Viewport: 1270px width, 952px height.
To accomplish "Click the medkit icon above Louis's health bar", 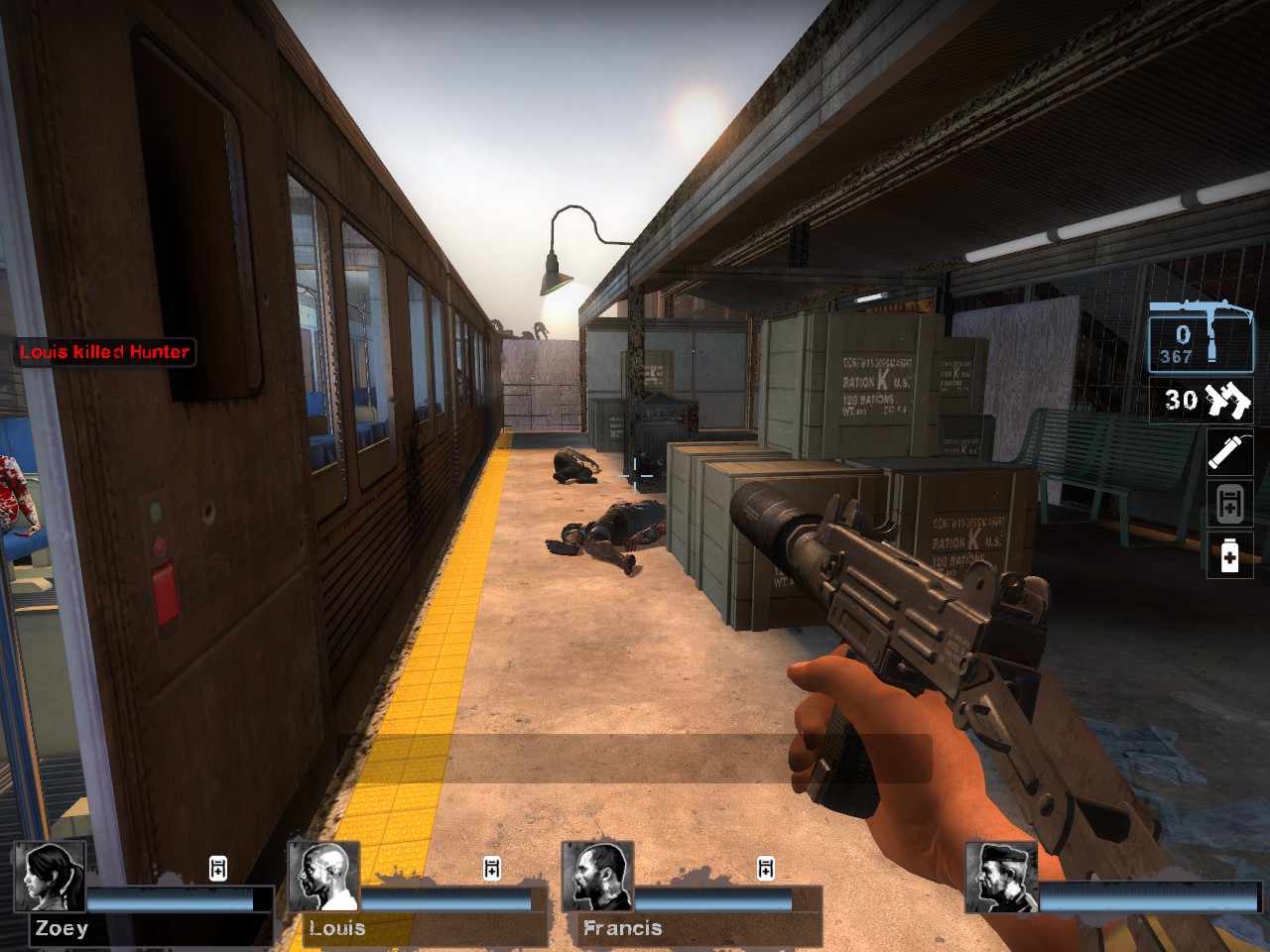I will click(492, 869).
